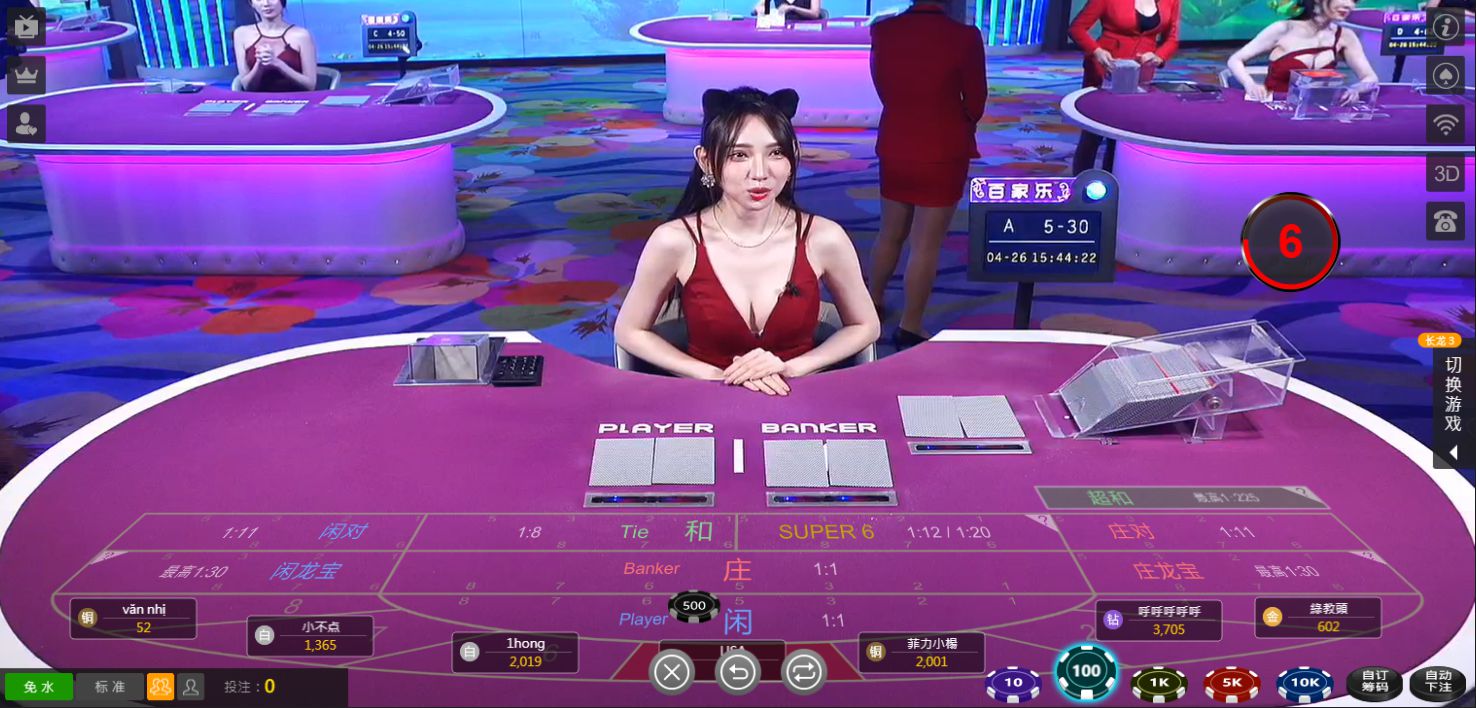Select the blue 10K chip
The width and height of the screenshot is (1476, 708).
1304,684
